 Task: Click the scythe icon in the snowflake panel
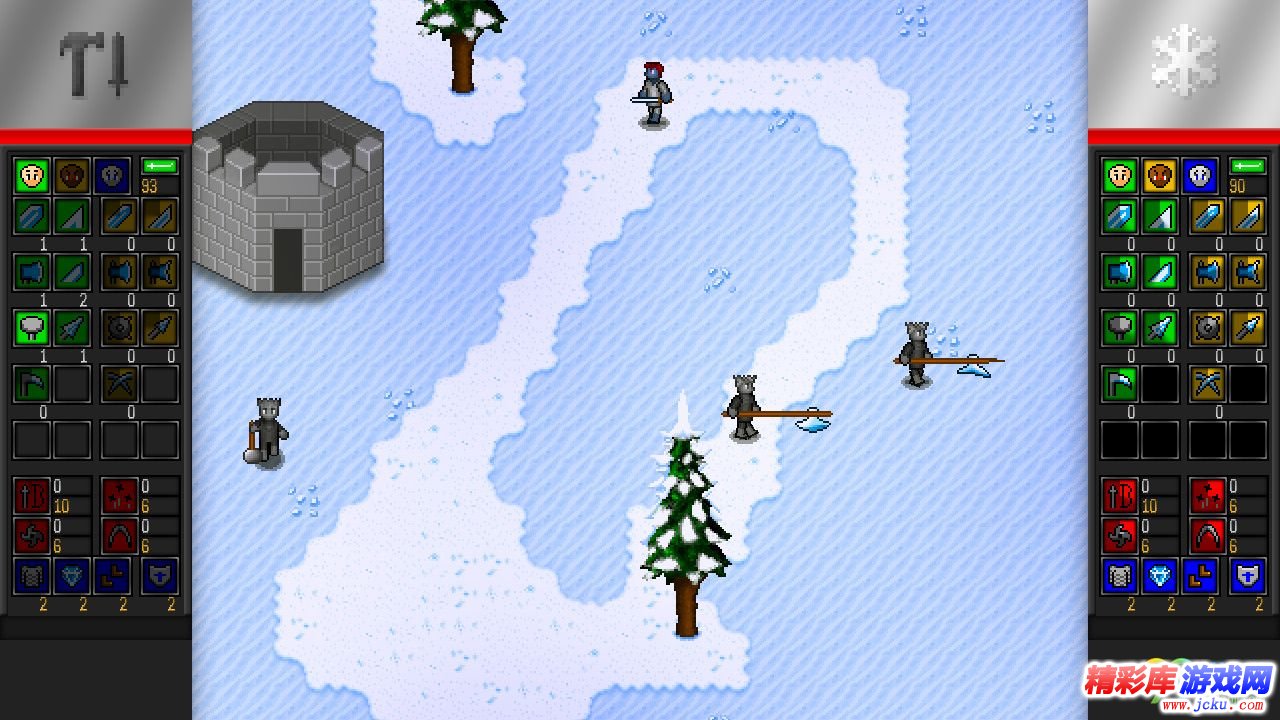[x=1120, y=384]
